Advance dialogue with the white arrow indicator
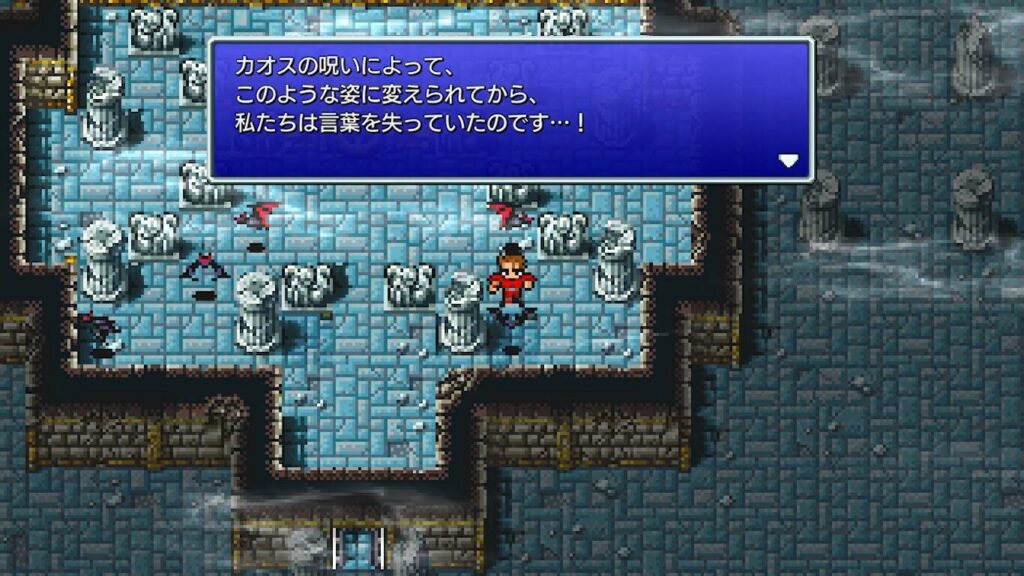Viewport: 1024px width, 576px height. tap(789, 161)
